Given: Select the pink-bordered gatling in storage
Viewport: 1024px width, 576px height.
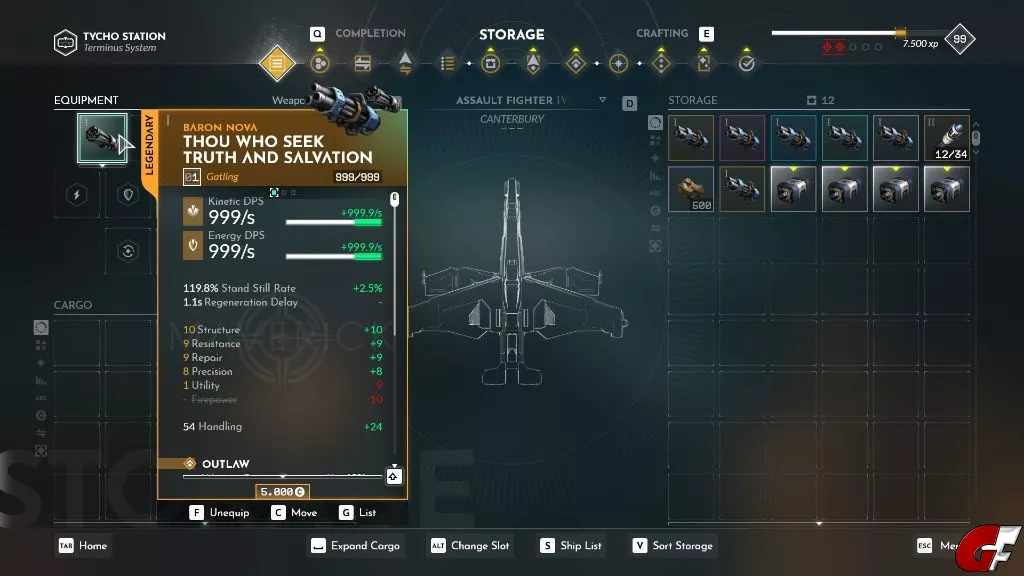Looking at the screenshot, I should 742,138.
